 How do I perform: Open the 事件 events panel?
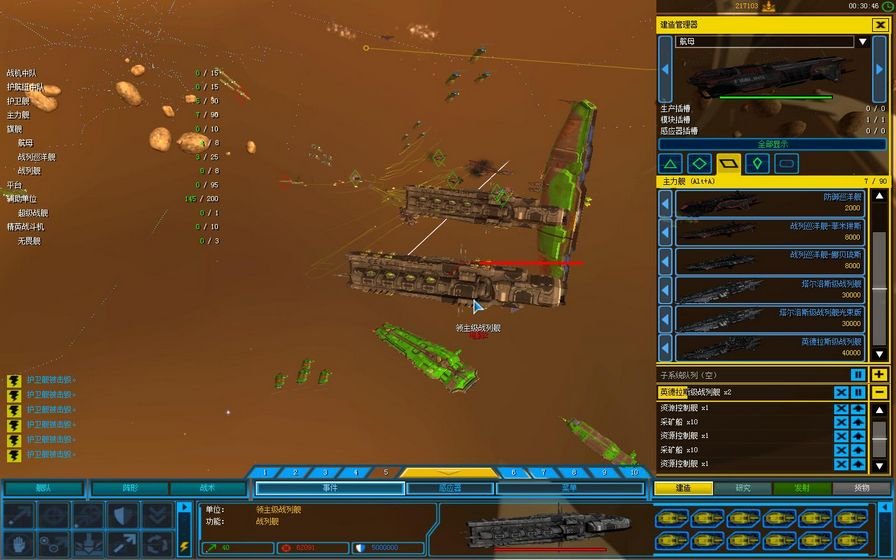[329, 488]
